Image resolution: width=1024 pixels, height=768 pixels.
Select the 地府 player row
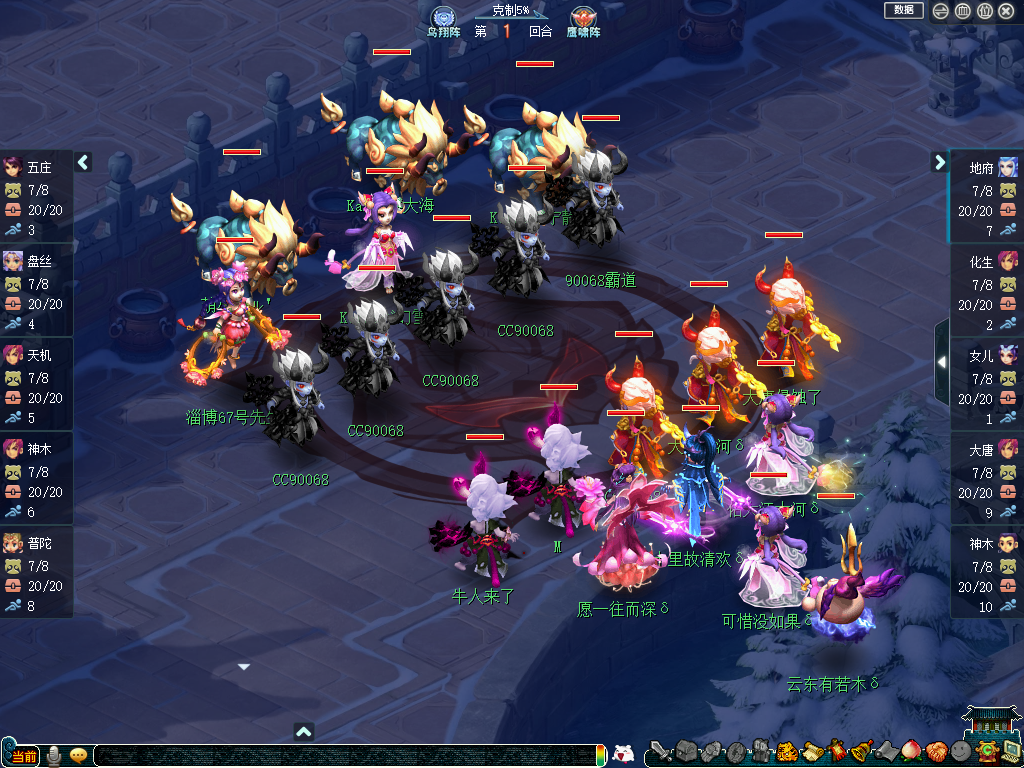(x=986, y=197)
